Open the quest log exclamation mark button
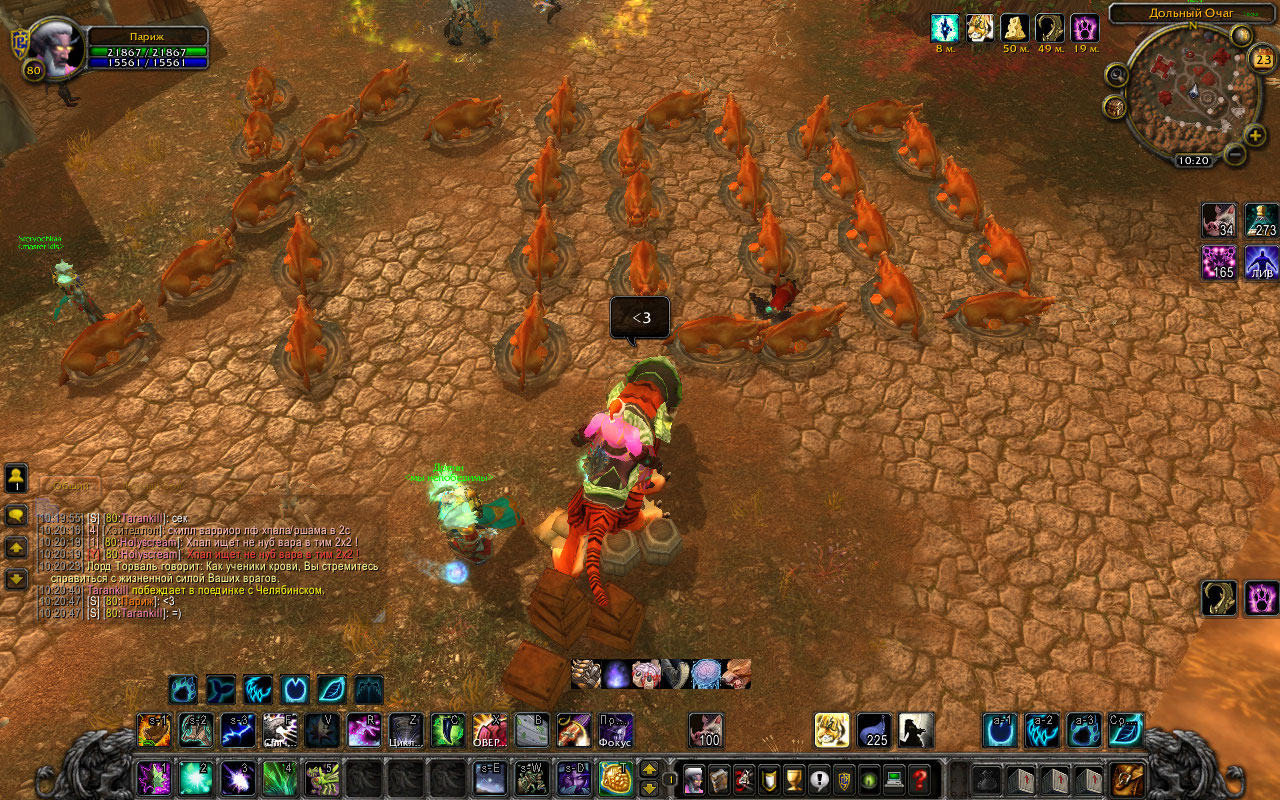The image size is (1280, 800). (819, 778)
